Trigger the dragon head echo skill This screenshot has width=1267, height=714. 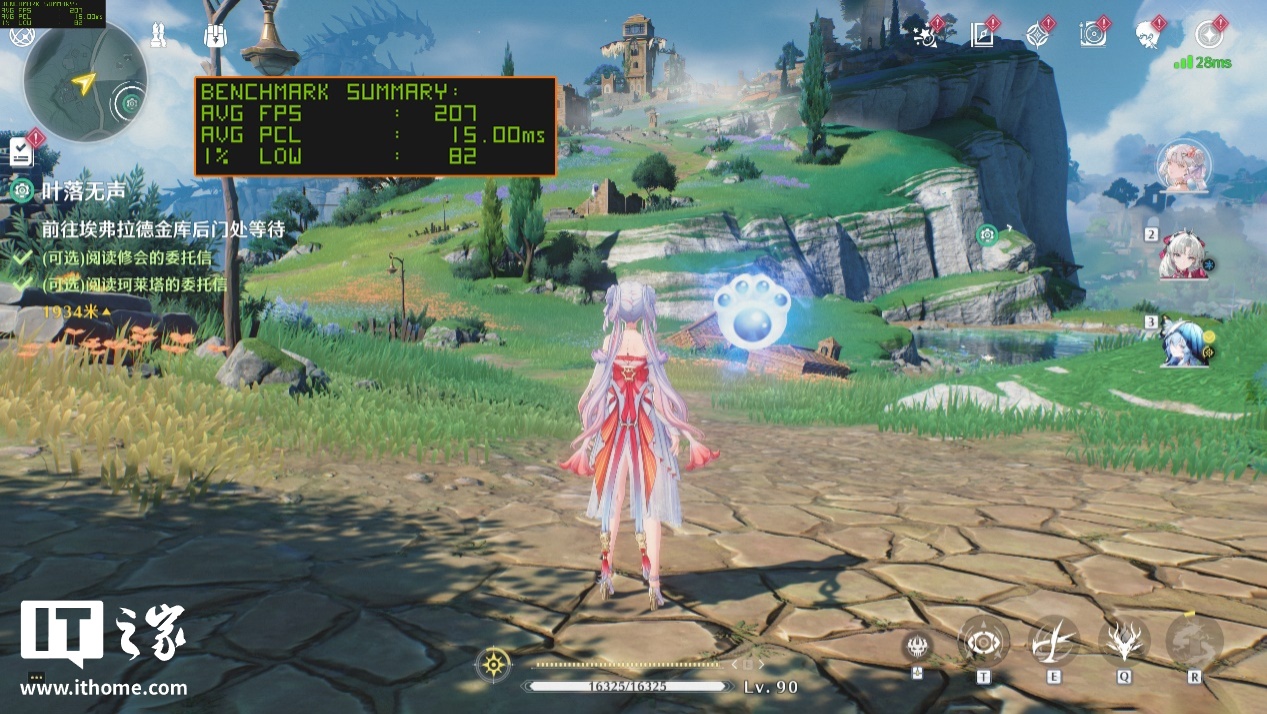tap(1124, 641)
